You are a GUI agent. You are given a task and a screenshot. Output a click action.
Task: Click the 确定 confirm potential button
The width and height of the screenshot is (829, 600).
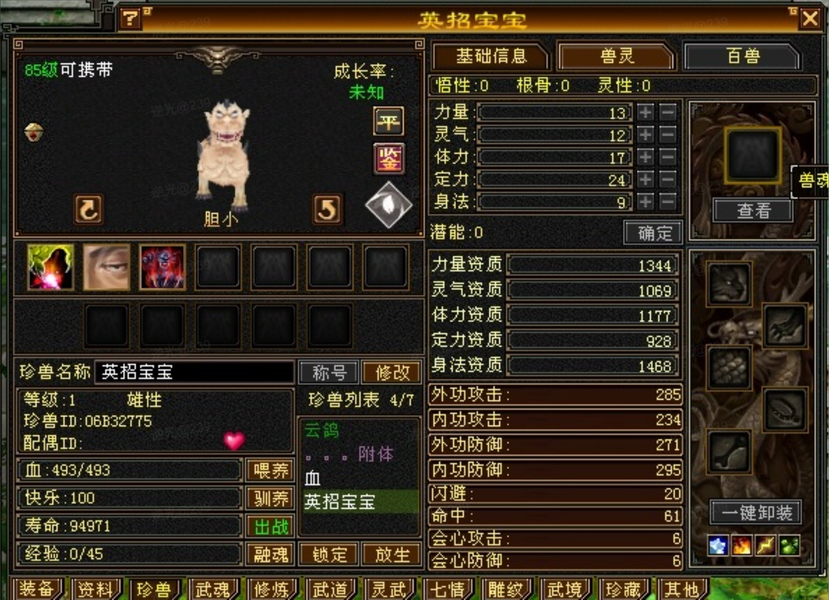[653, 233]
